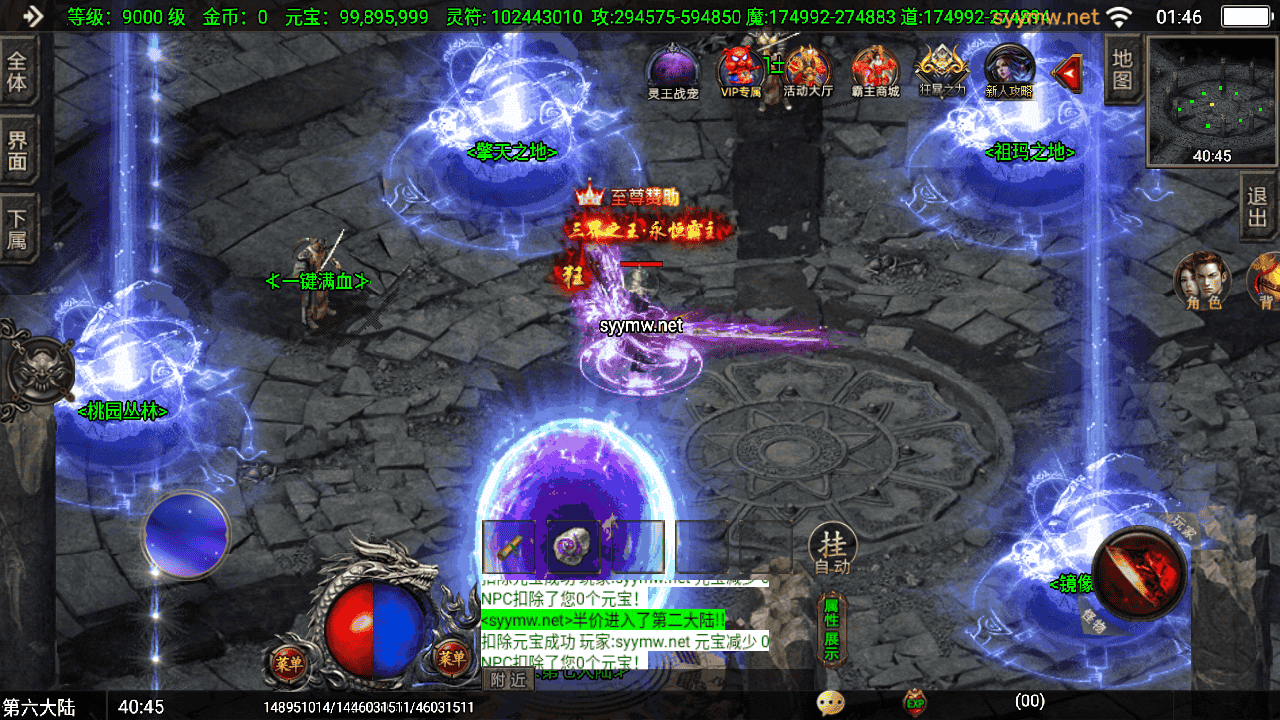
Task: Select the 狂暴之力 icon
Action: [x=942, y=71]
